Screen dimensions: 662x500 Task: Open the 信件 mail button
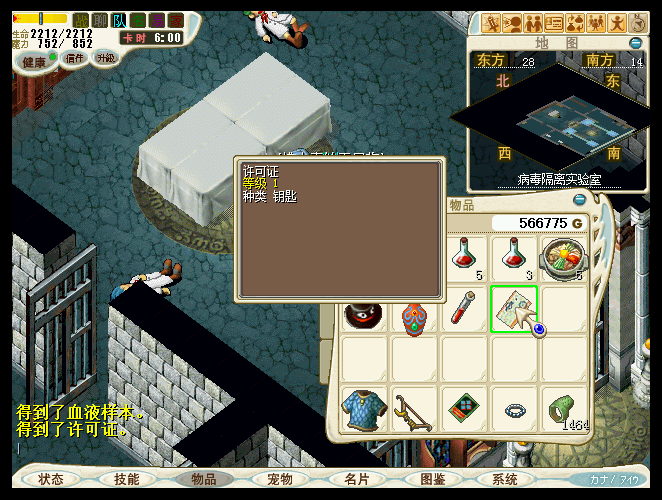coord(74,58)
